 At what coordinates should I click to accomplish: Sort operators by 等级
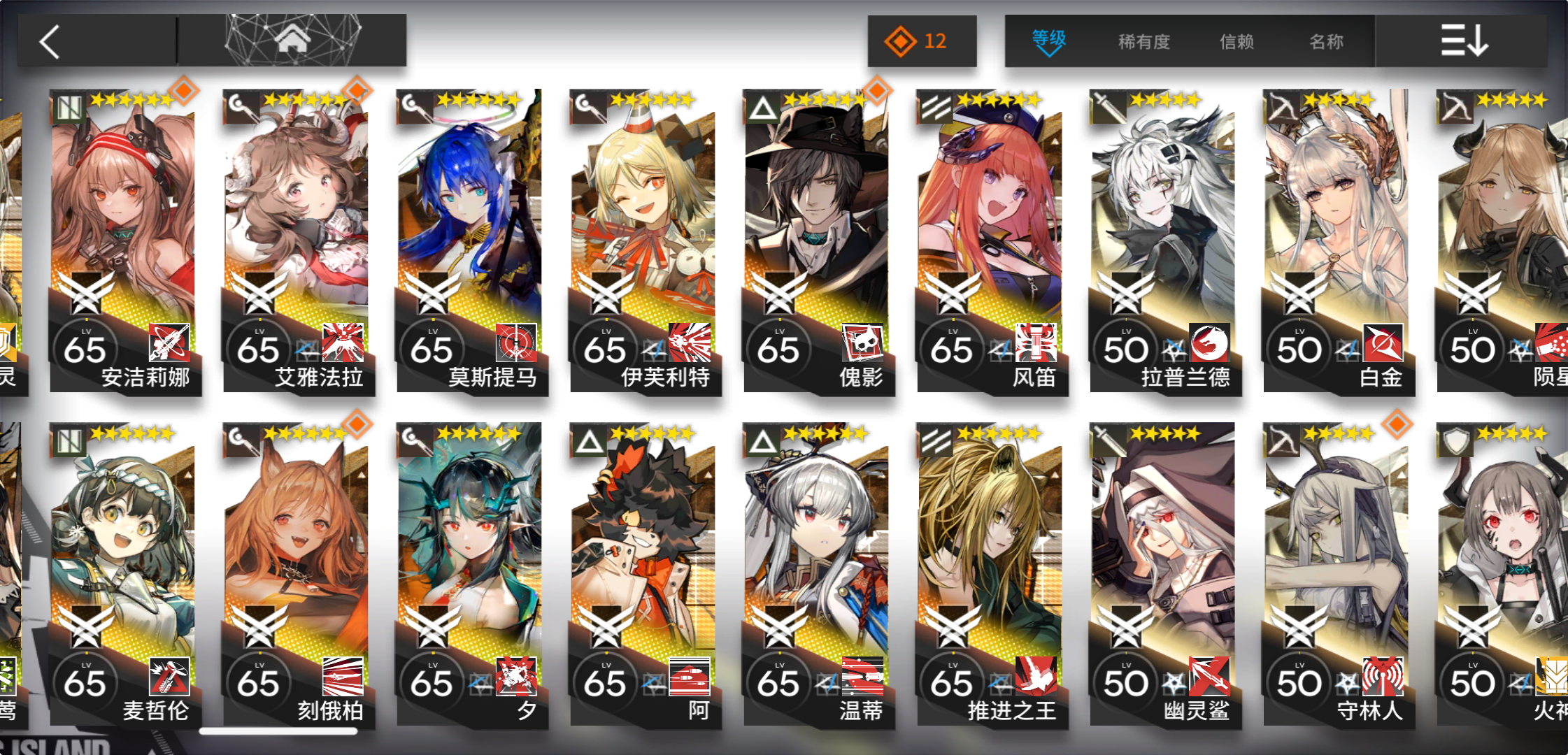[1048, 41]
